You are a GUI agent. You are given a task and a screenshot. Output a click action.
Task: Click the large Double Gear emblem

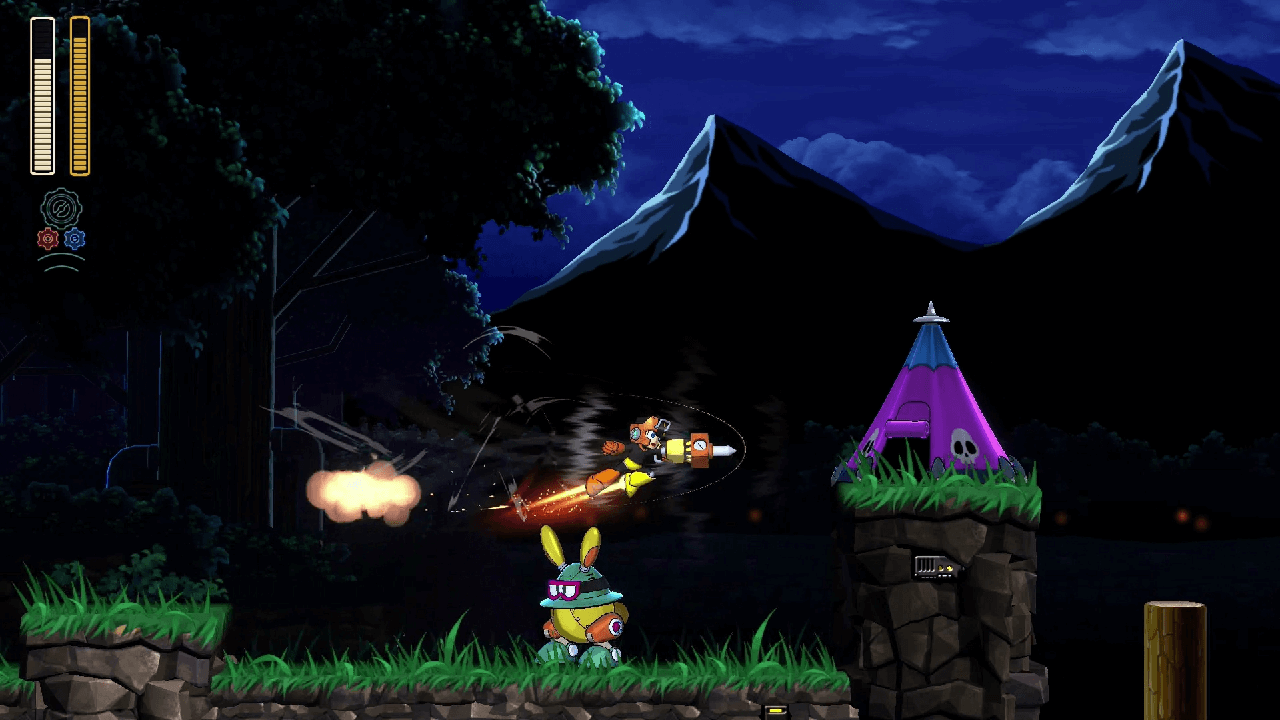pos(61,209)
